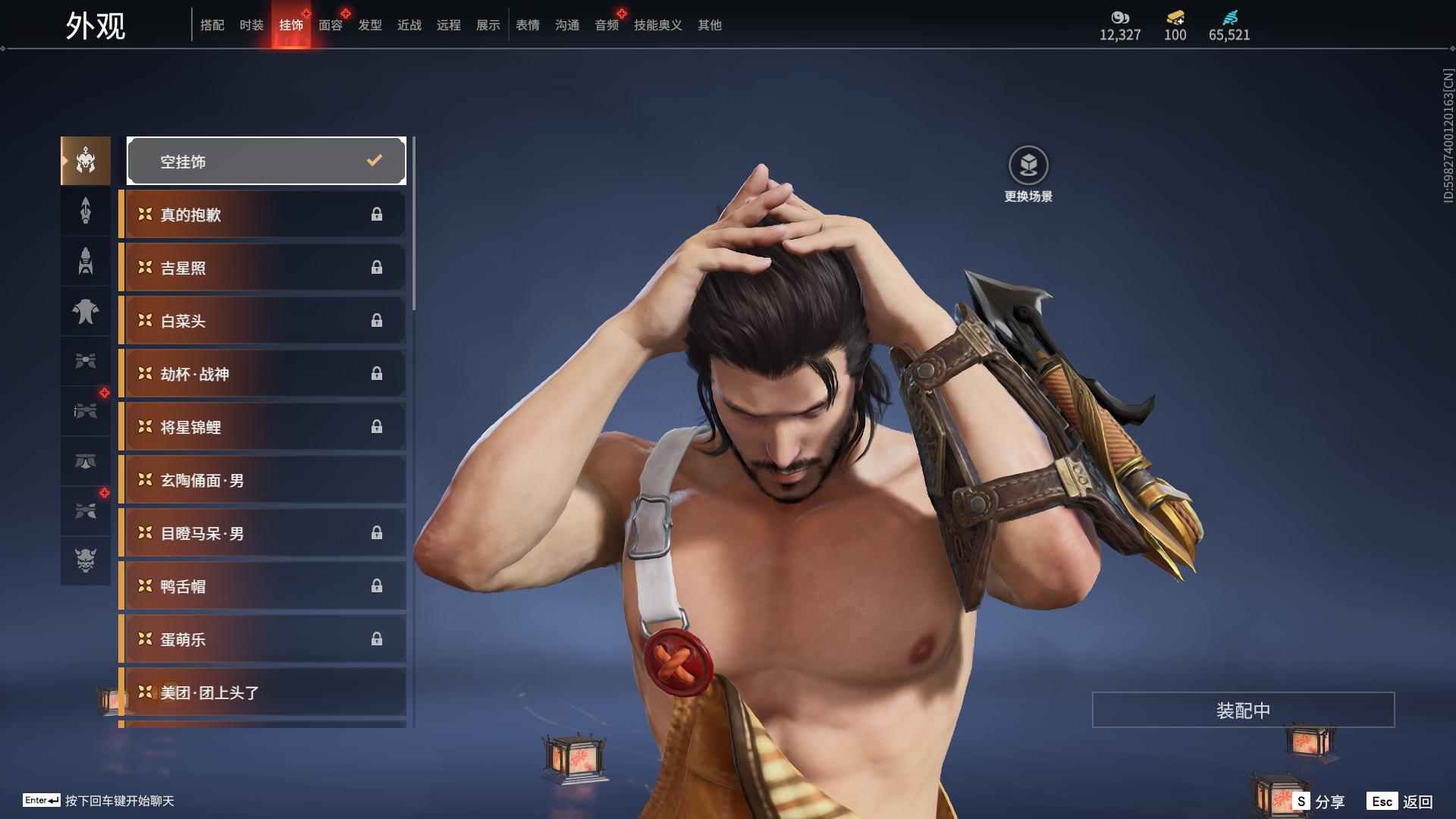Go to the 发型 tab
The width and height of the screenshot is (1456, 819).
click(x=369, y=25)
